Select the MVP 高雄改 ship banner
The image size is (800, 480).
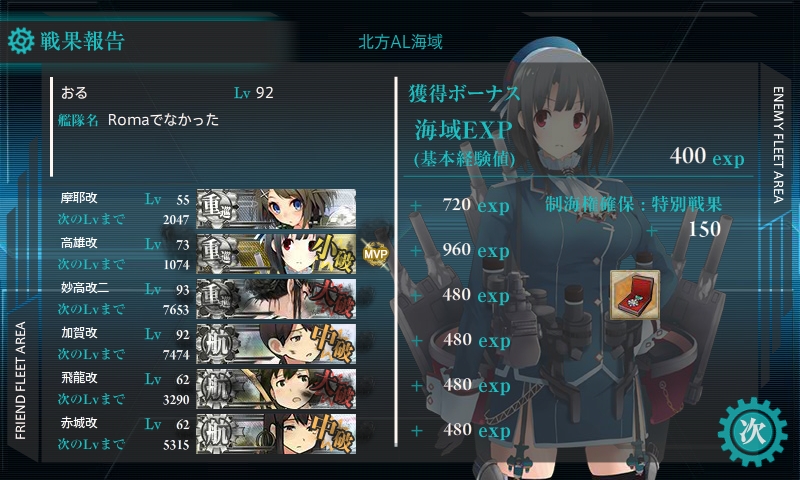(x=276, y=251)
